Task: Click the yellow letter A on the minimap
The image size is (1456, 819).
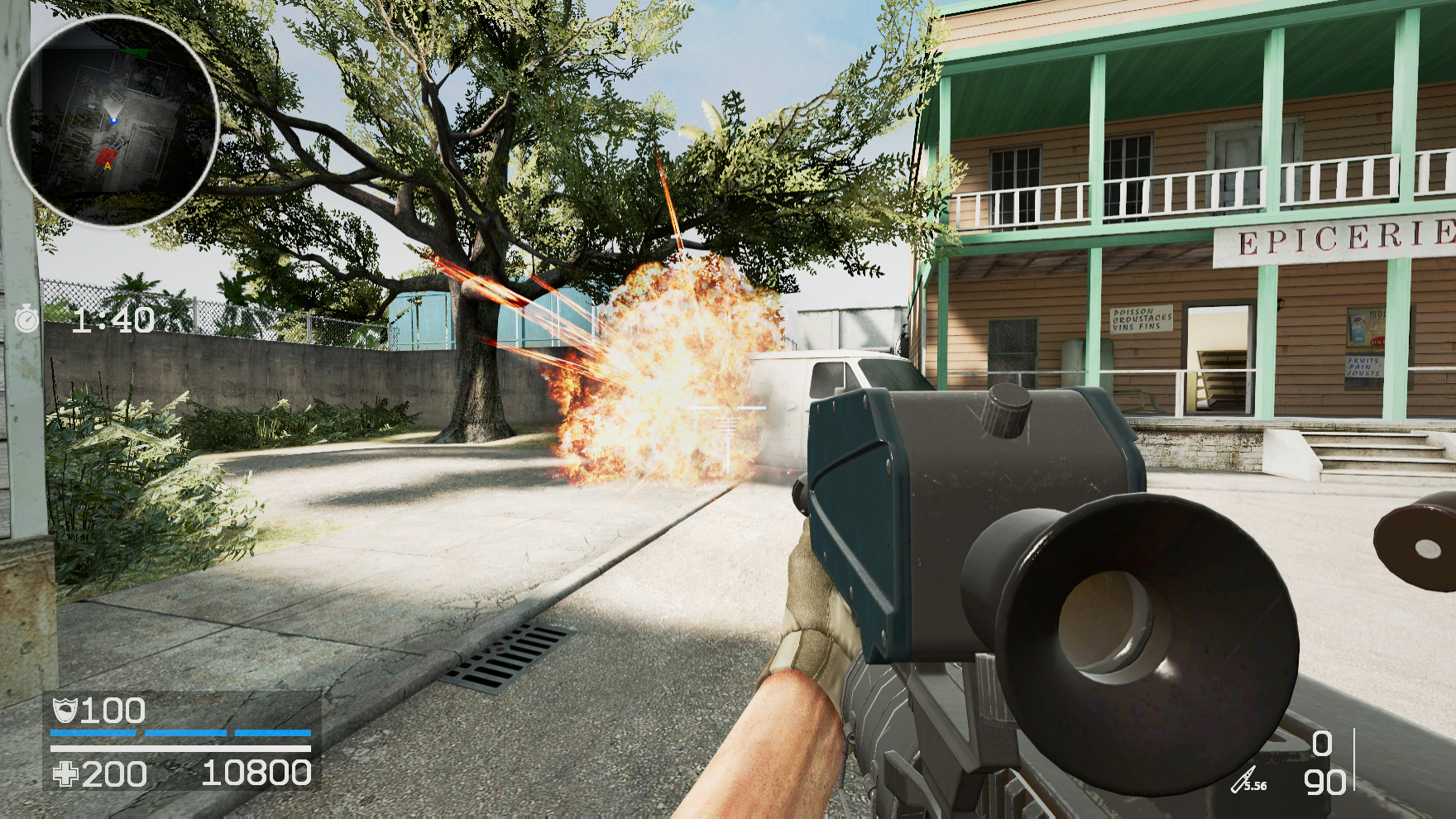Action: (x=108, y=166)
